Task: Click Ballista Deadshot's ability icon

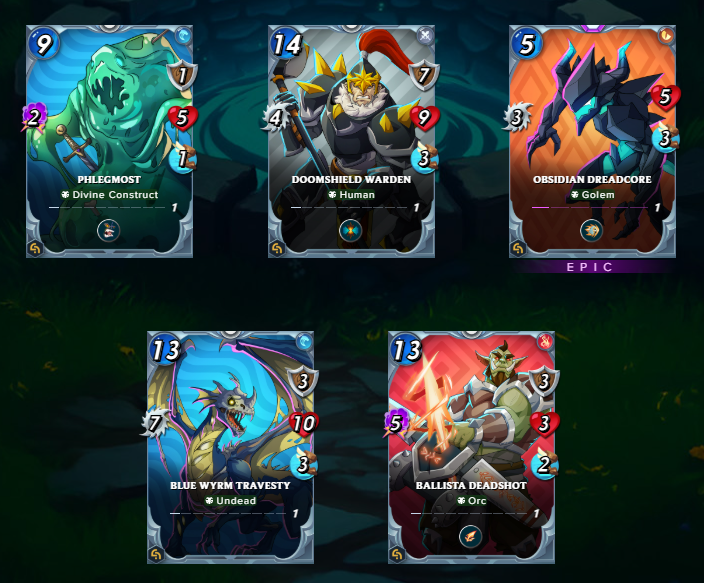Action: click(471, 538)
